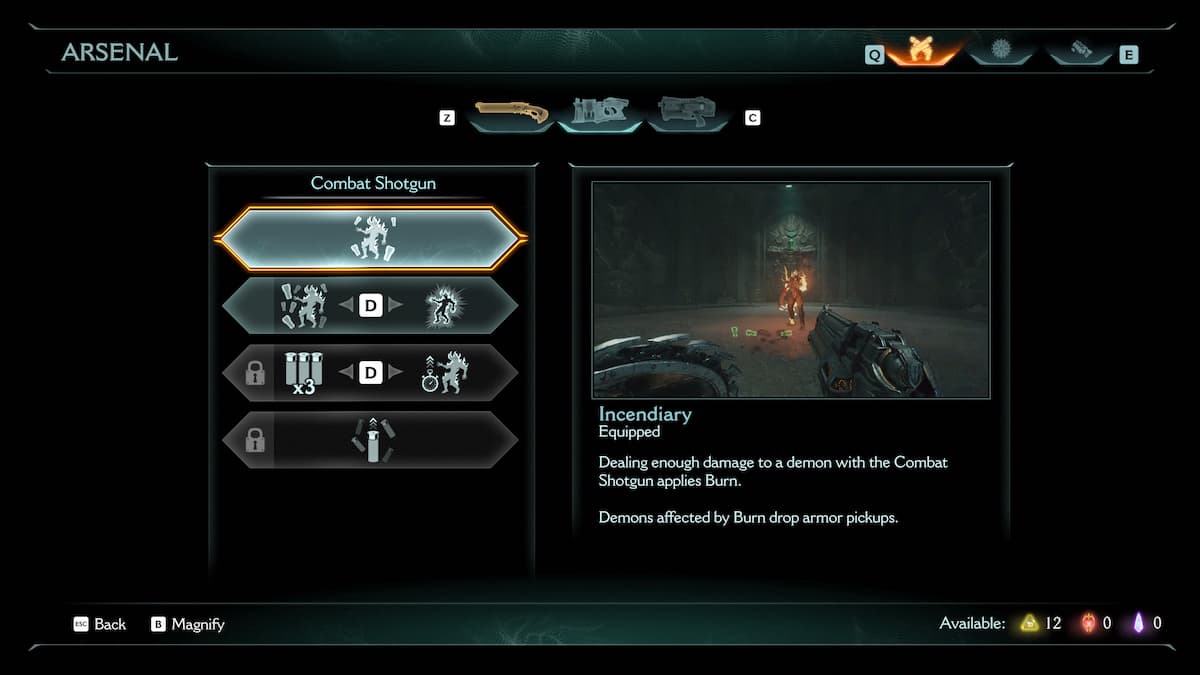
Task: Click the locked single-shell burst upgrade row
Action: click(370, 440)
